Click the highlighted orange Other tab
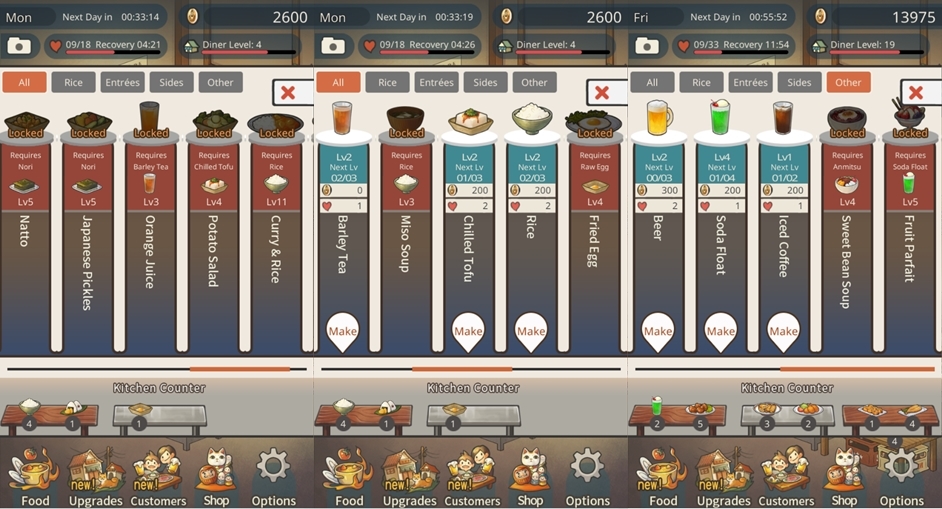The image size is (942, 509). click(x=848, y=82)
